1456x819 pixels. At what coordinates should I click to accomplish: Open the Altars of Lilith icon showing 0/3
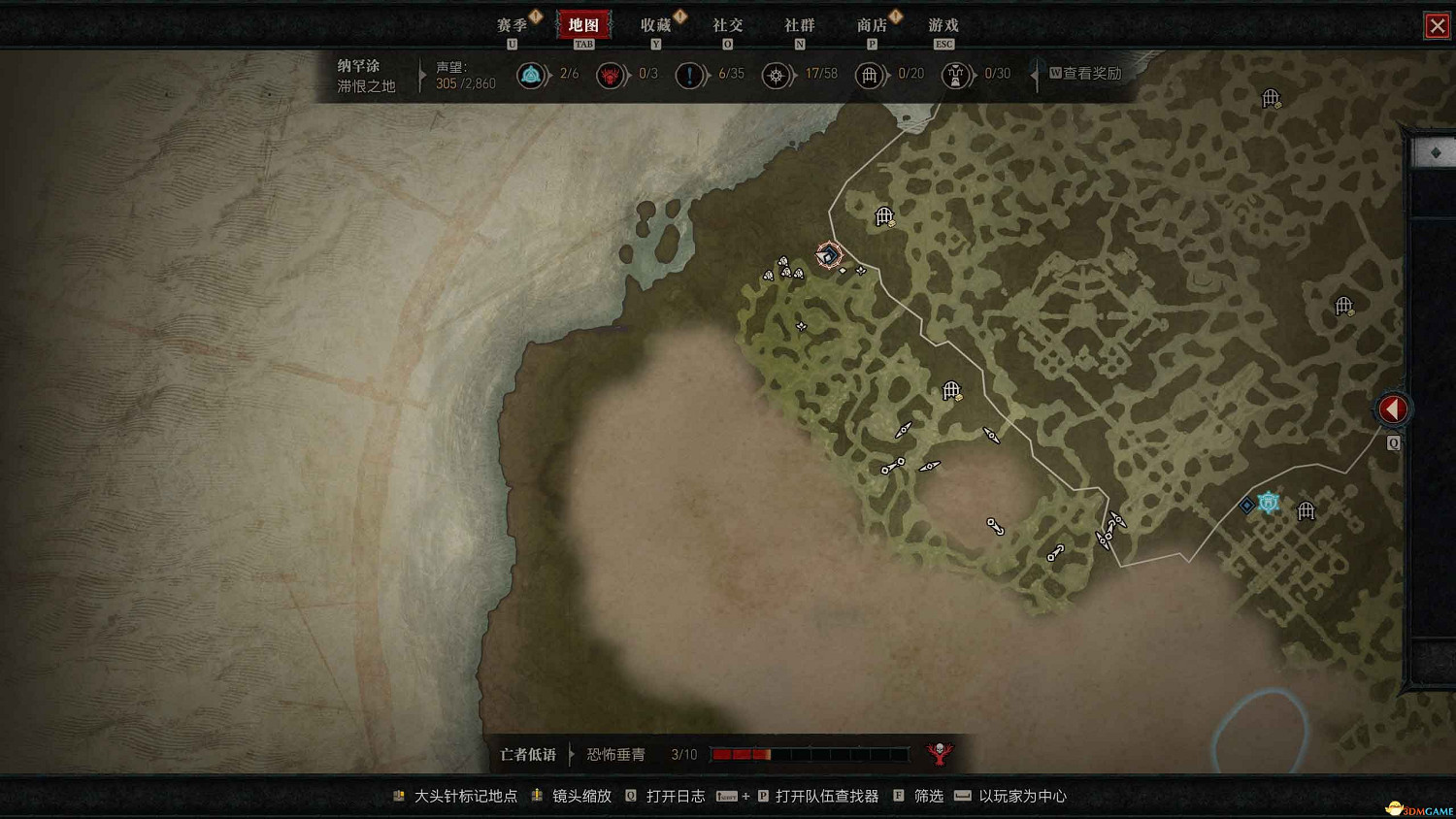click(611, 75)
